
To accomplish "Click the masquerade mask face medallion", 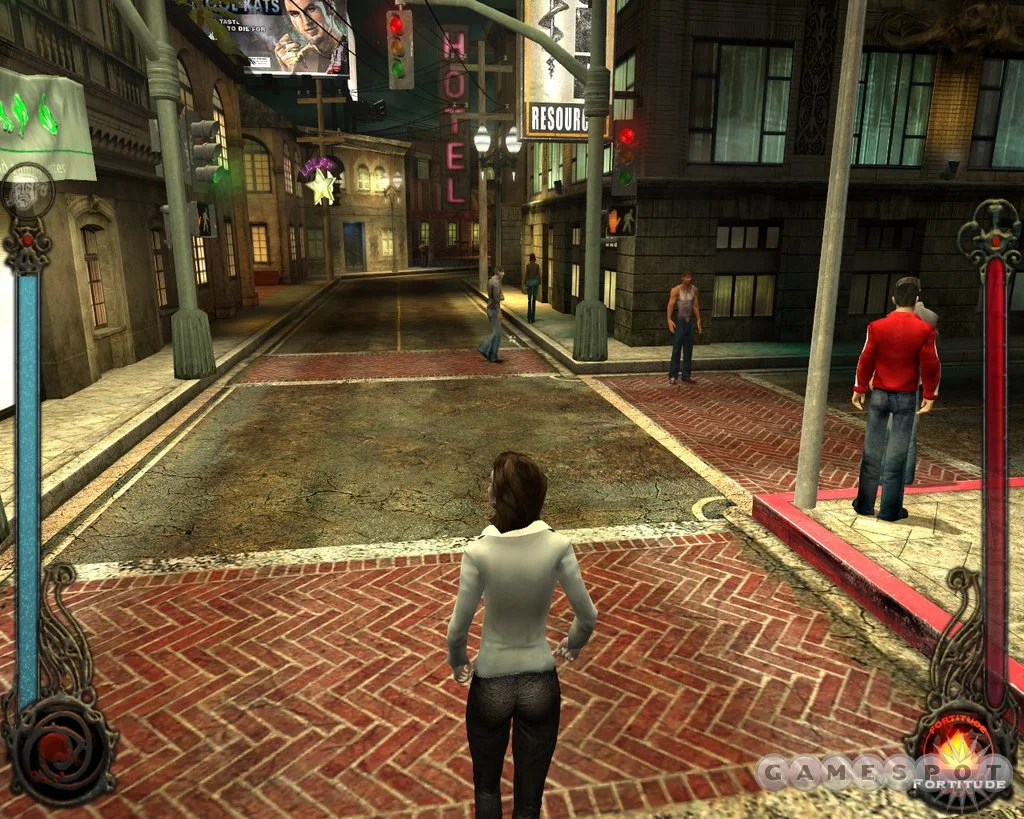I will click(x=27, y=193).
